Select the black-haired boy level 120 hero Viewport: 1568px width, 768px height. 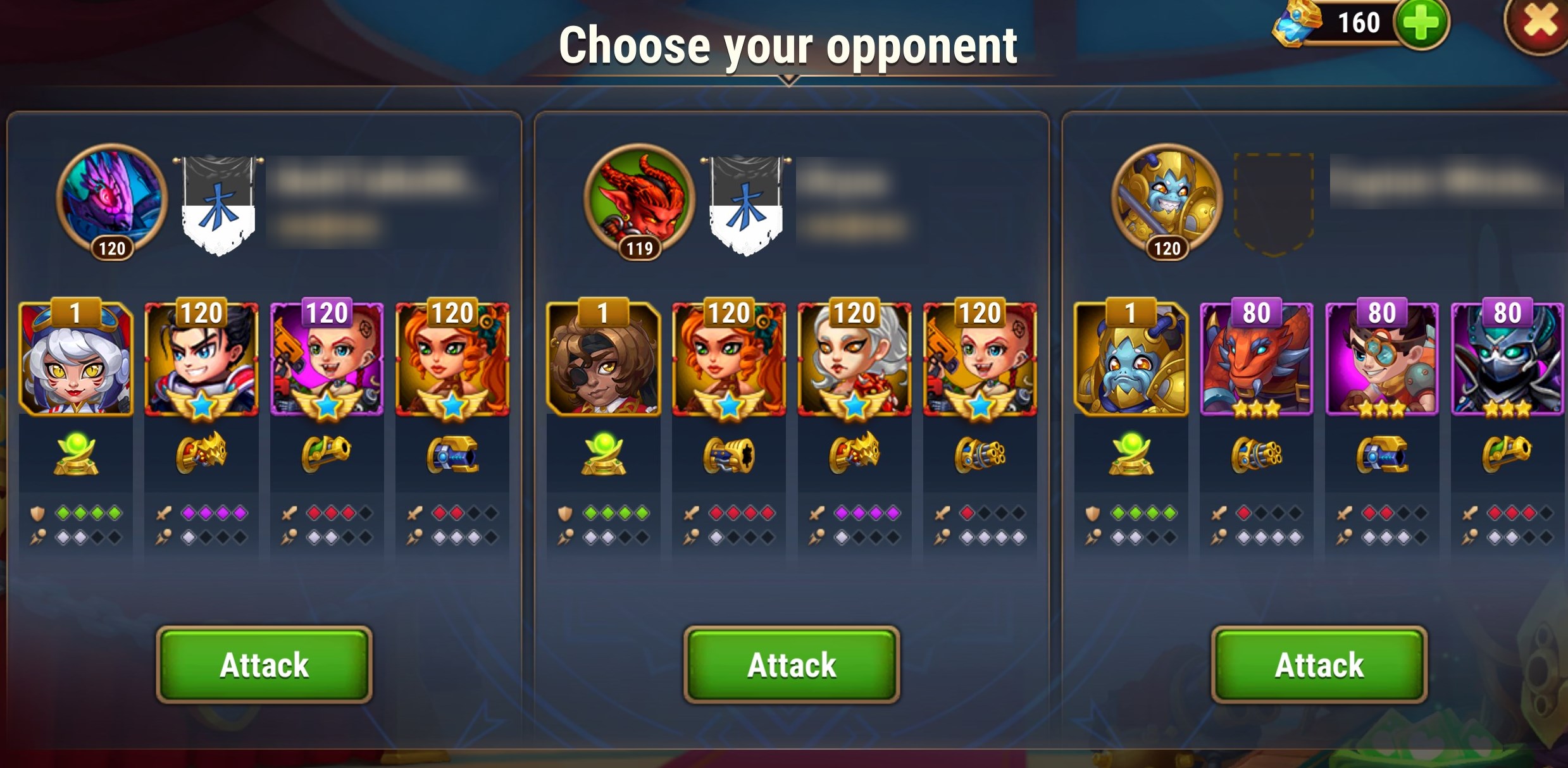pos(201,359)
